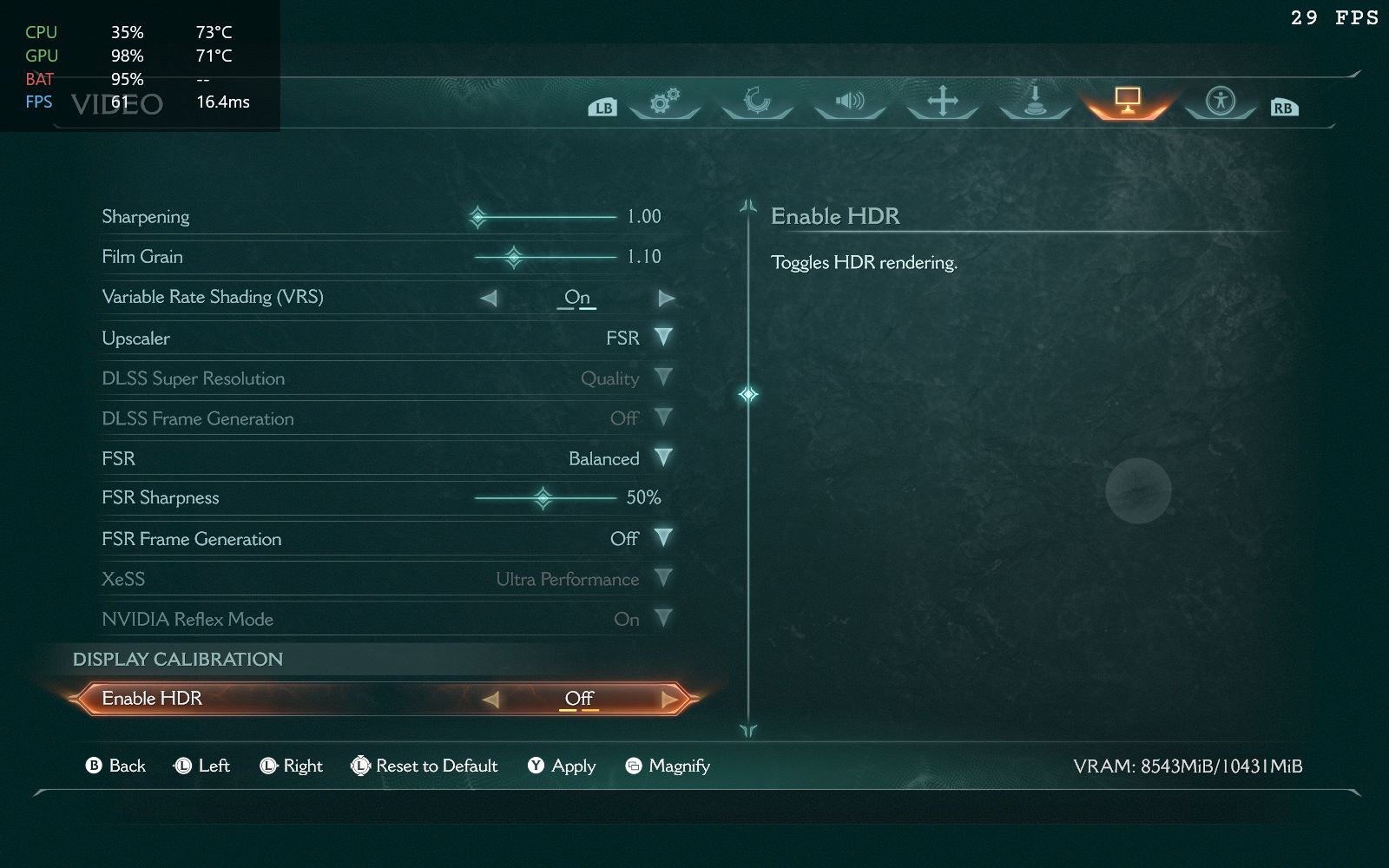Click right arrow on Variable Rate Shading

click(667, 298)
